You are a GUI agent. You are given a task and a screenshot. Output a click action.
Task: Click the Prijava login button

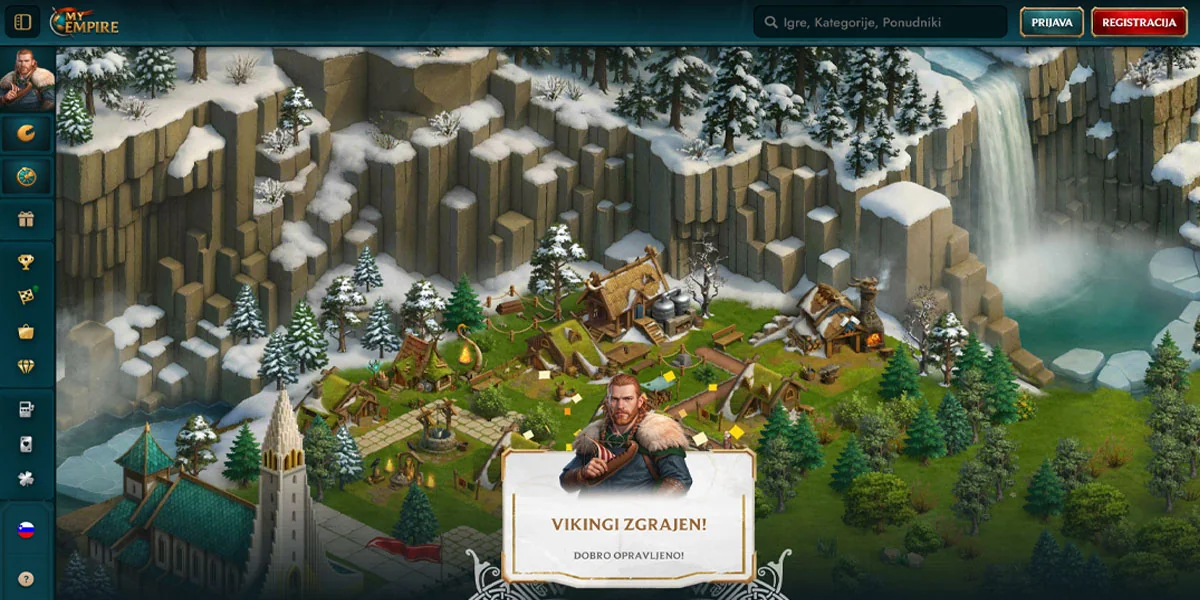tap(1051, 22)
